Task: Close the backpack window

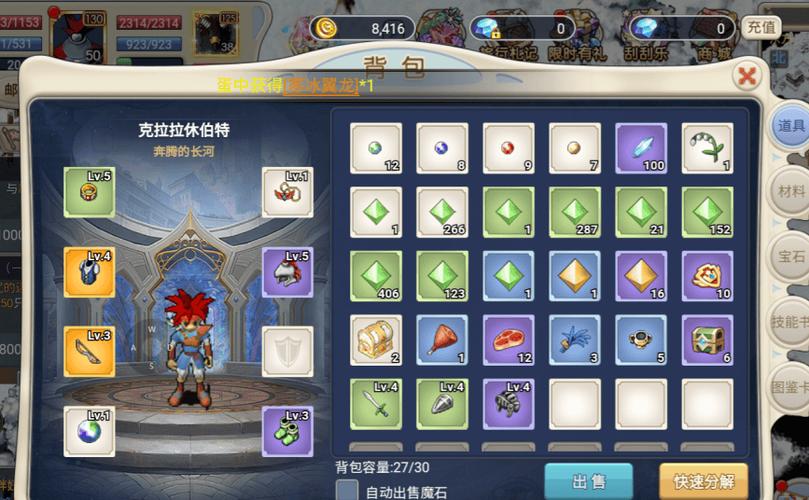Action: [745, 76]
